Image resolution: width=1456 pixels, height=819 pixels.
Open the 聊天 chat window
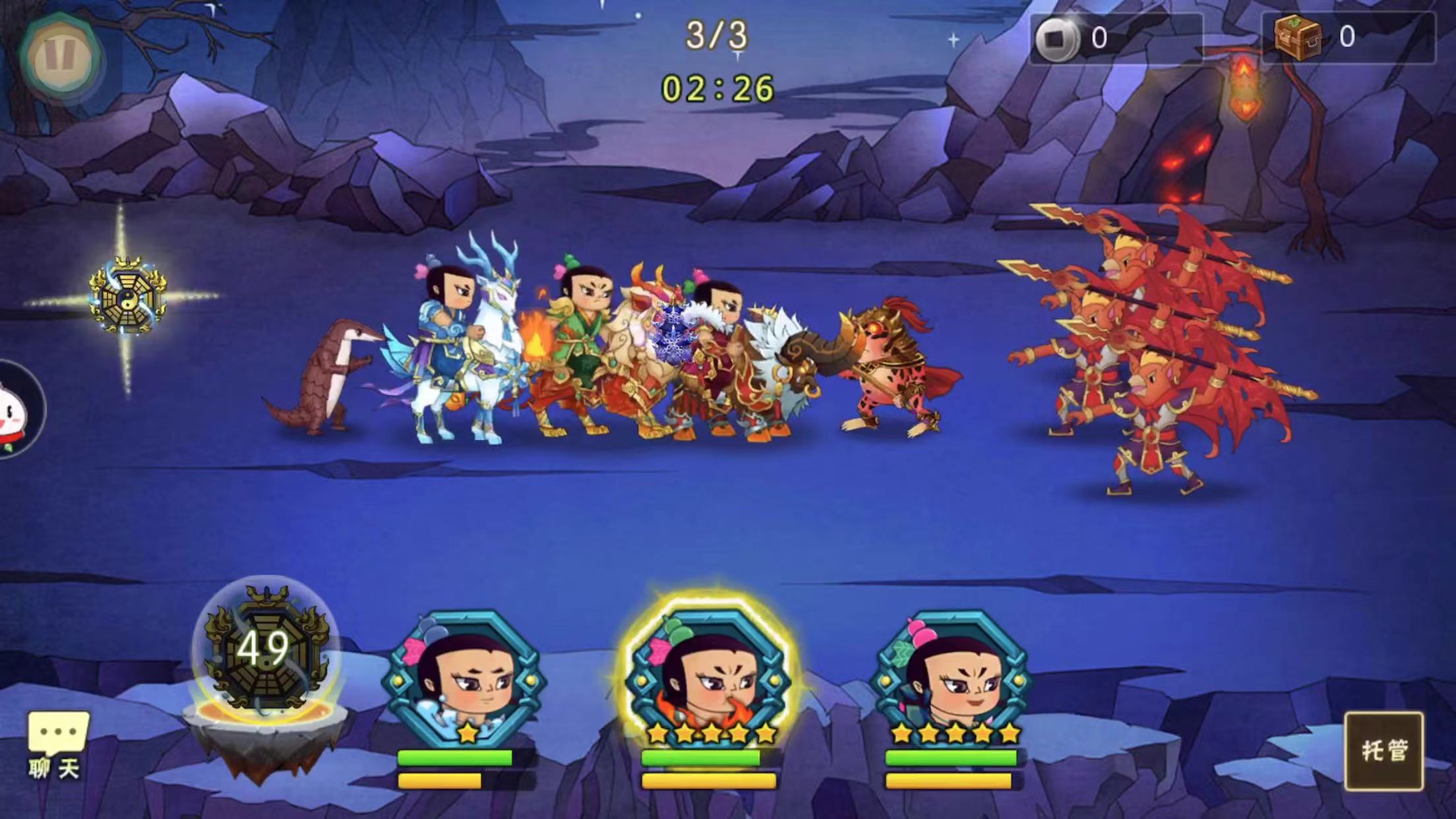coord(57,745)
